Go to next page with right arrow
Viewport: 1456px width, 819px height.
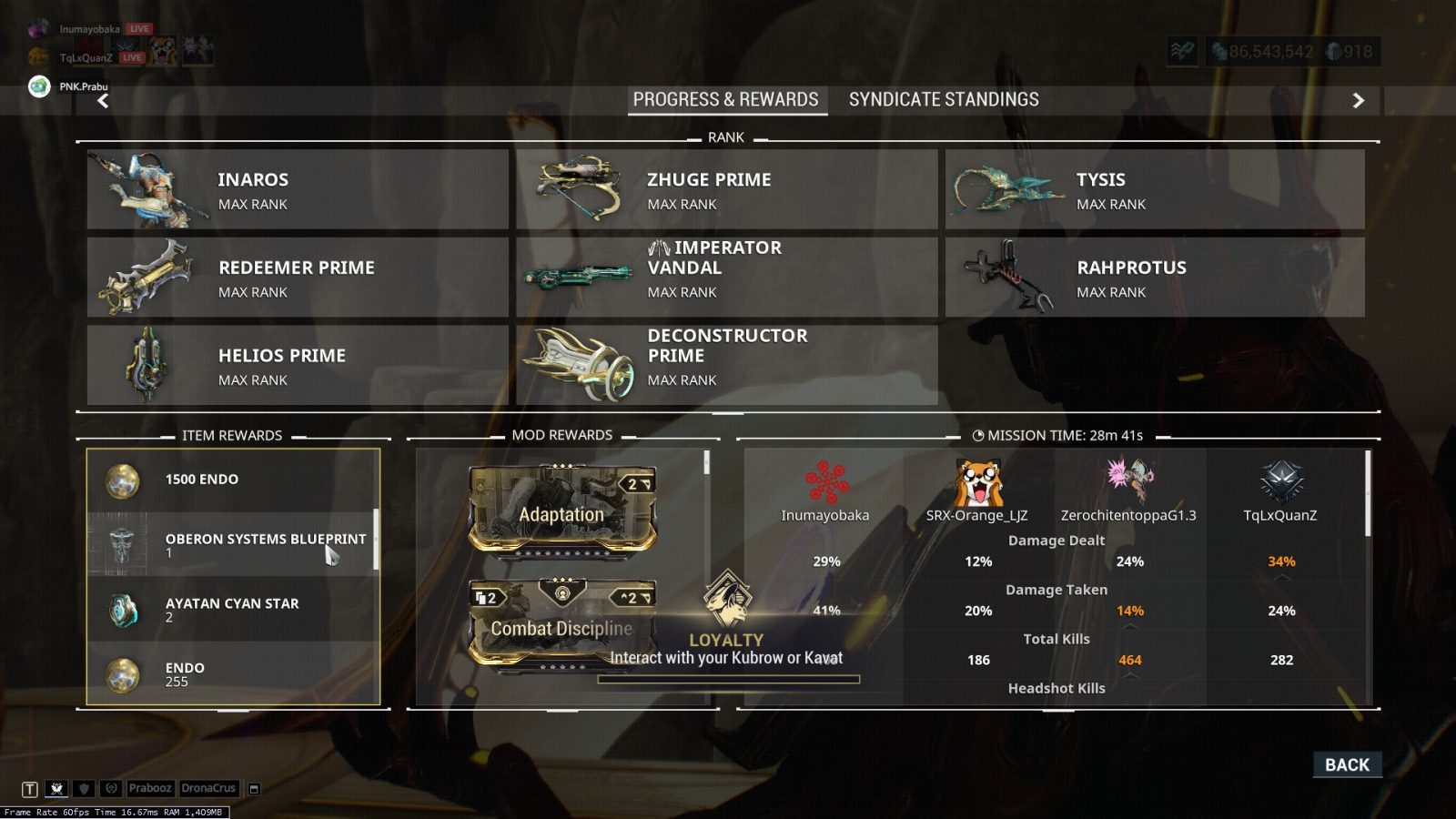coord(1358,100)
